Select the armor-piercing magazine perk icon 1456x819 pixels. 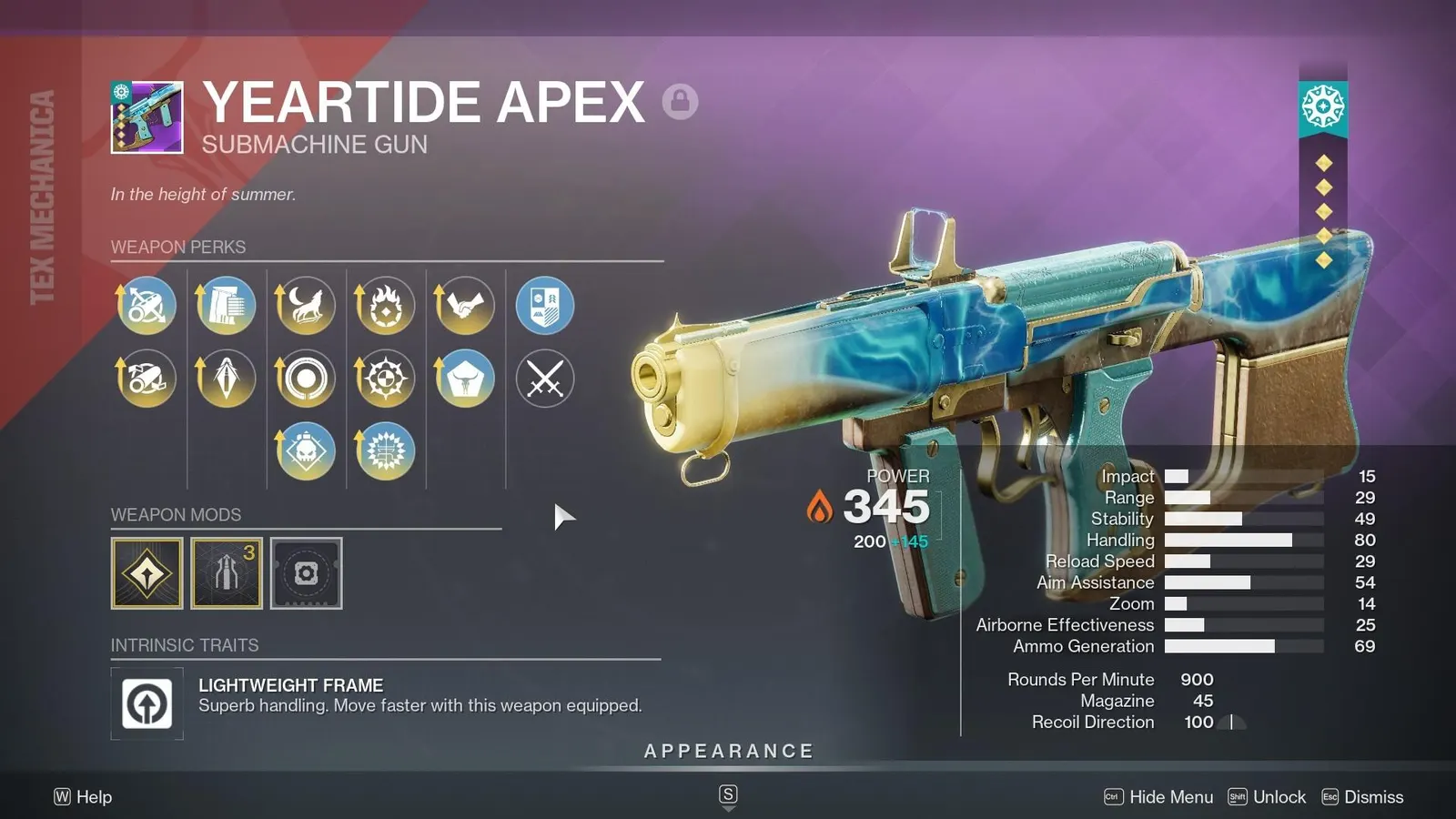pyautogui.click(x=225, y=379)
